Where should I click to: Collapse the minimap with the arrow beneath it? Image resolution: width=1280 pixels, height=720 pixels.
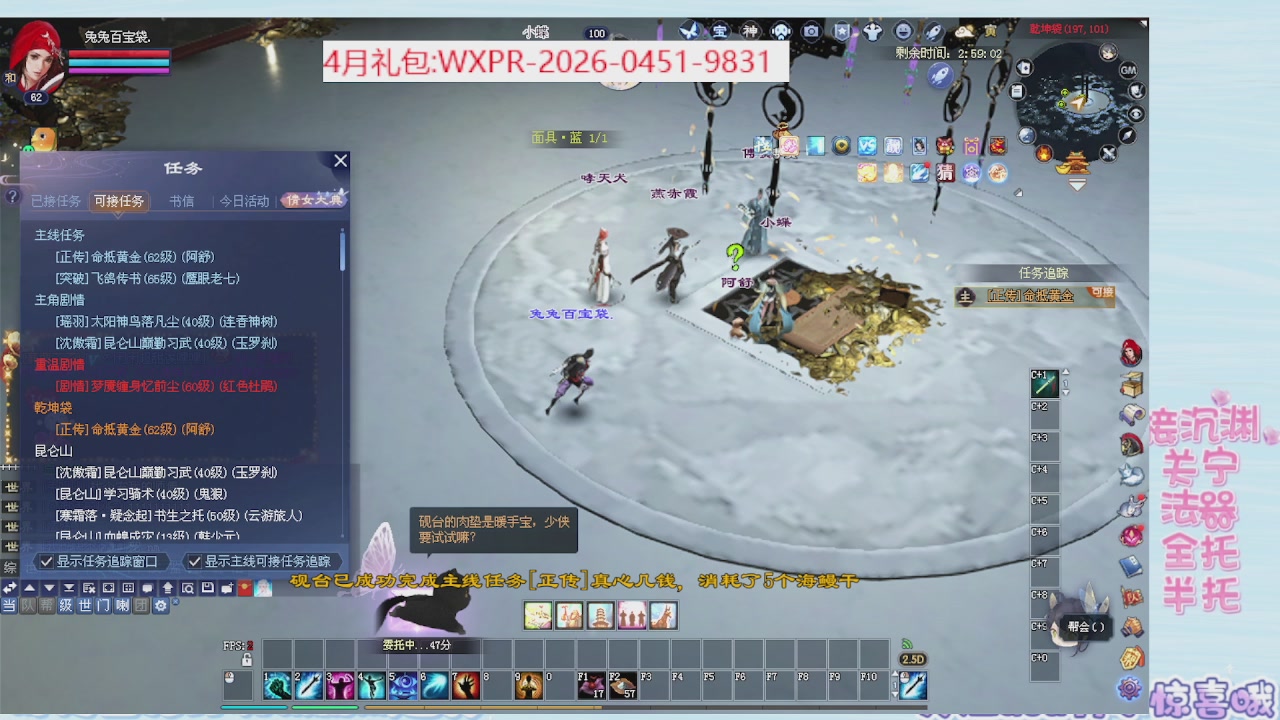(1076, 184)
